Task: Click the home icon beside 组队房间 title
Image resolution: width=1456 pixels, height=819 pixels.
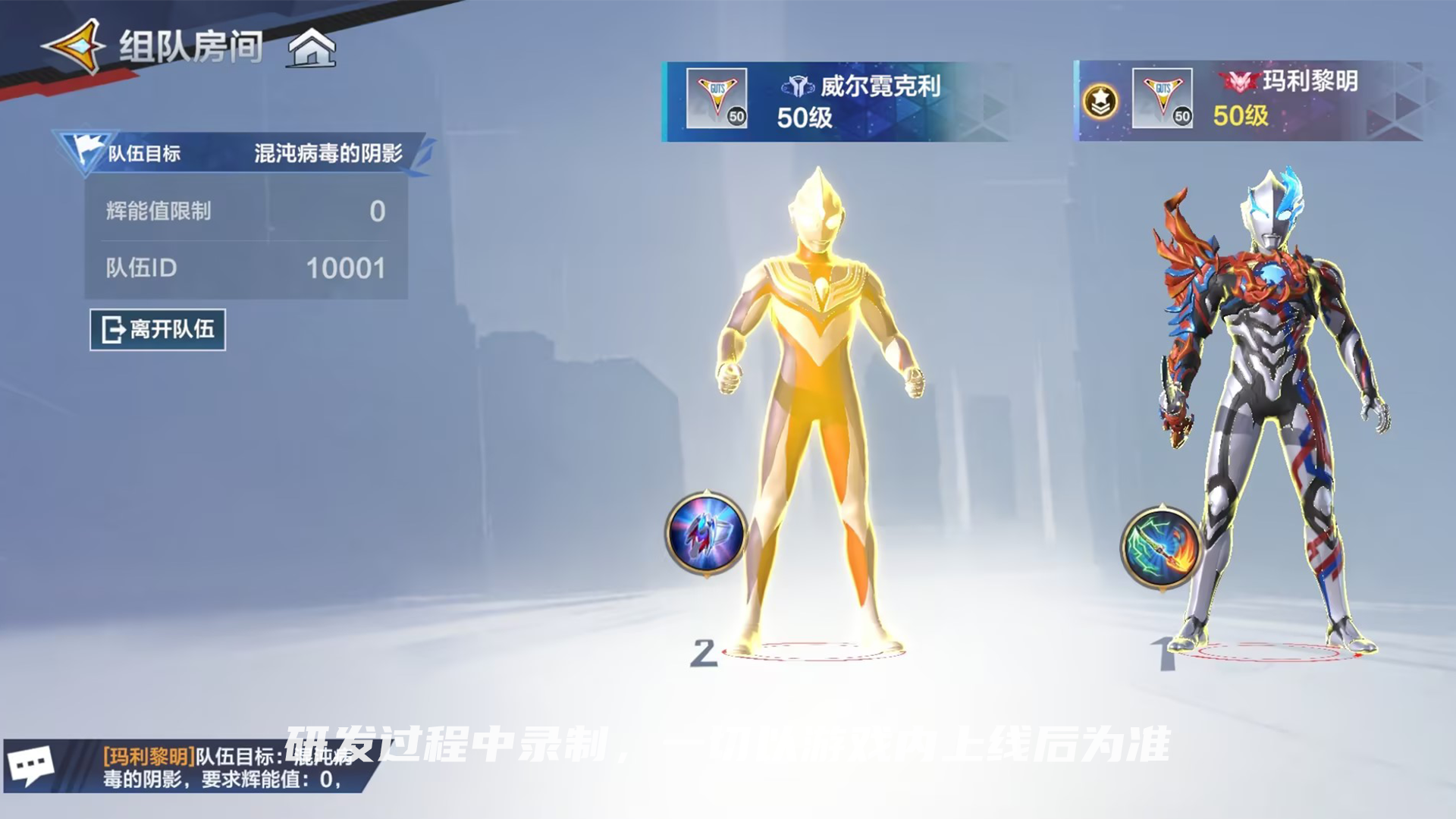Action: pyautogui.click(x=311, y=48)
